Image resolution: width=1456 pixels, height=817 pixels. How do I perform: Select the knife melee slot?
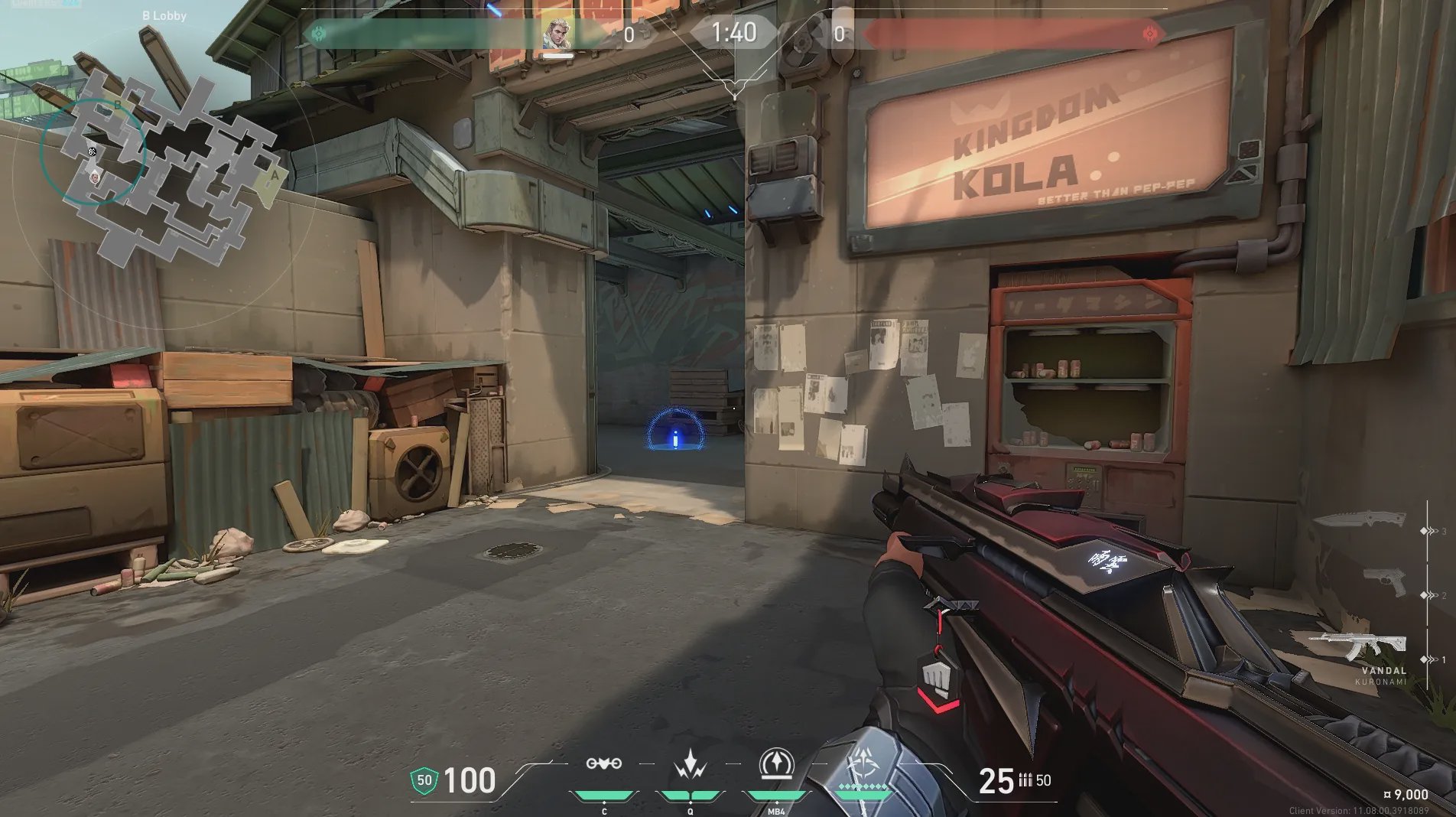1360,519
